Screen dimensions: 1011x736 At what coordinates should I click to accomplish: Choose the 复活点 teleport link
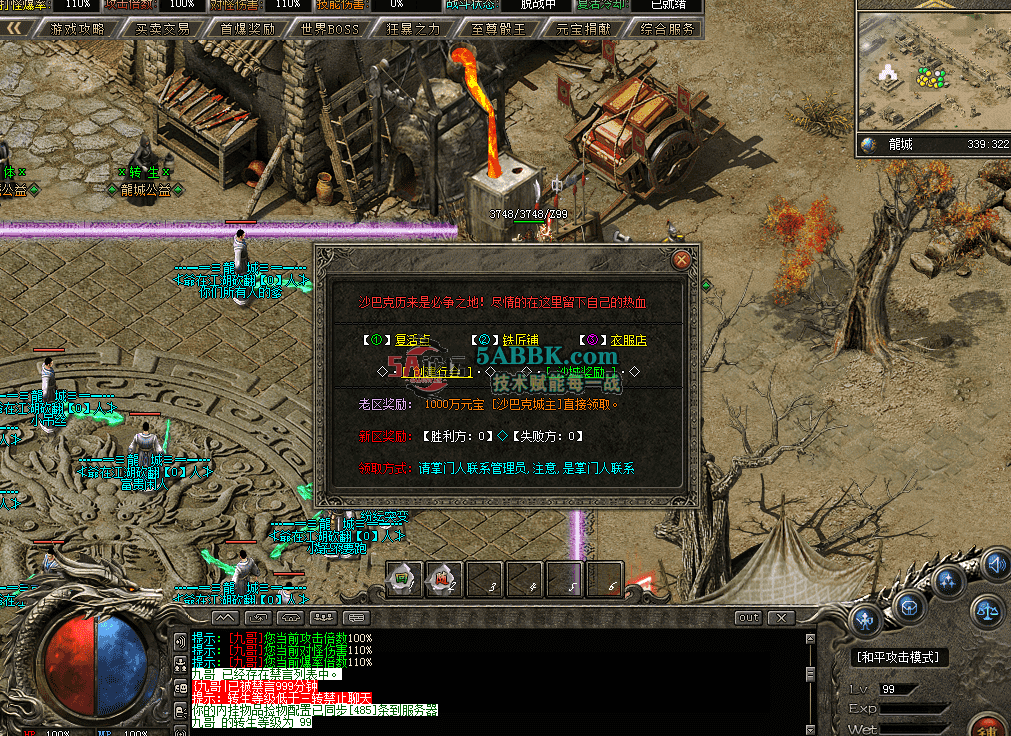pos(411,340)
